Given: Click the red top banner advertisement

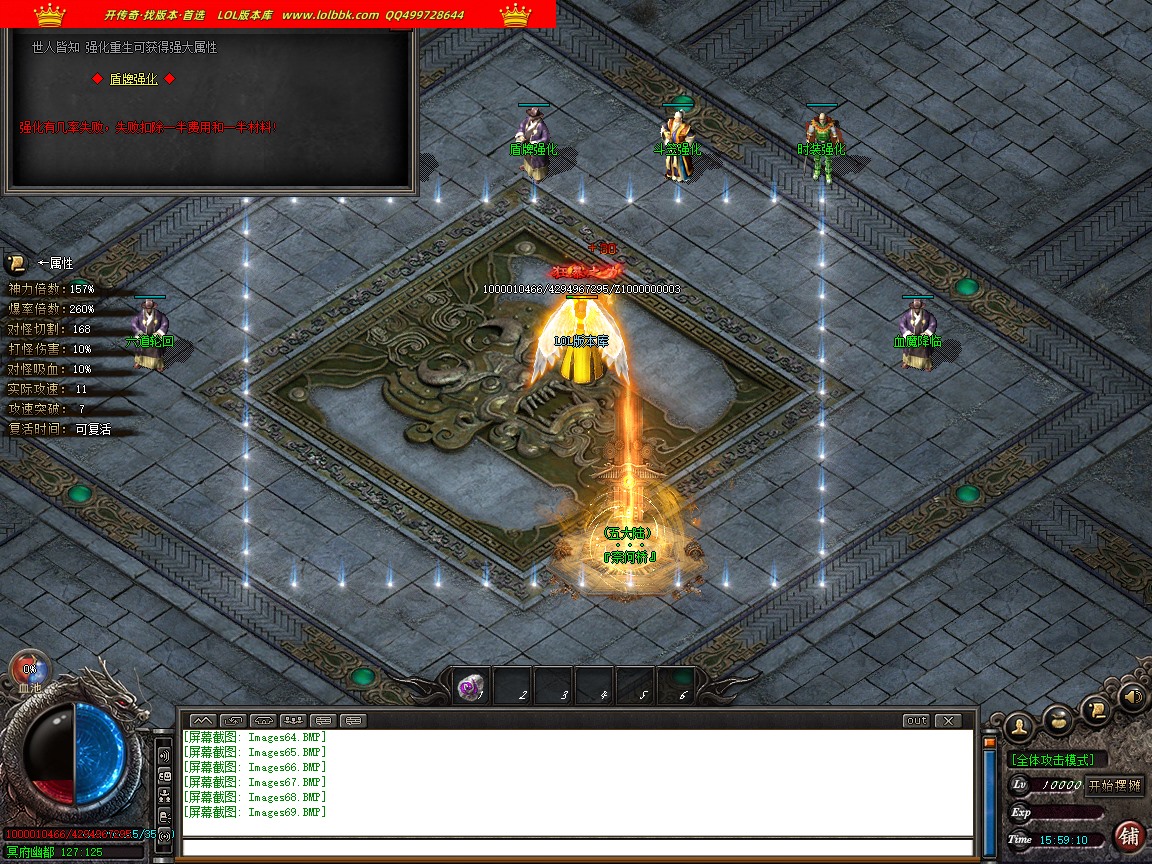Looking at the screenshot, I should [278, 15].
